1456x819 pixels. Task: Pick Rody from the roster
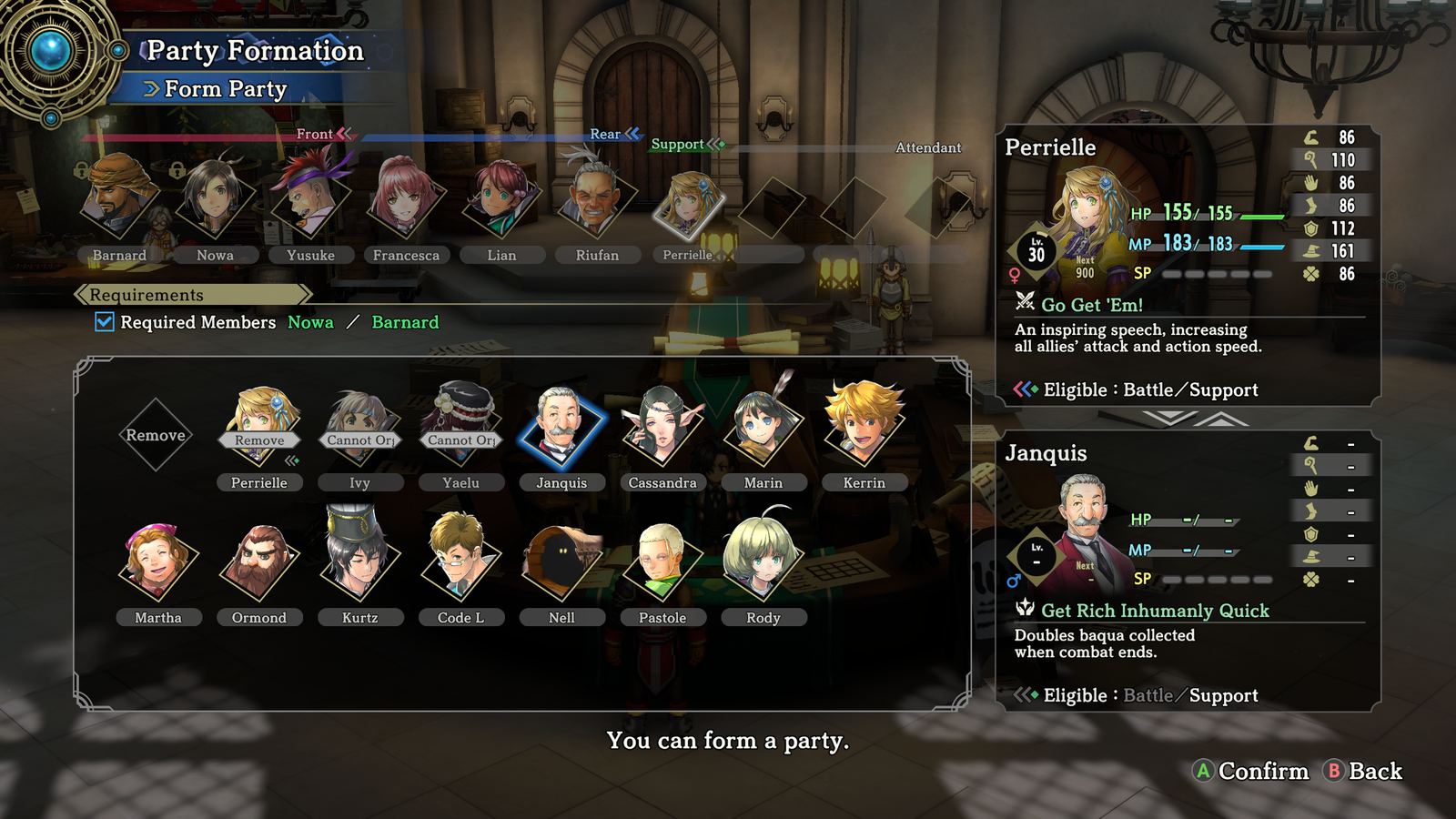click(763, 564)
